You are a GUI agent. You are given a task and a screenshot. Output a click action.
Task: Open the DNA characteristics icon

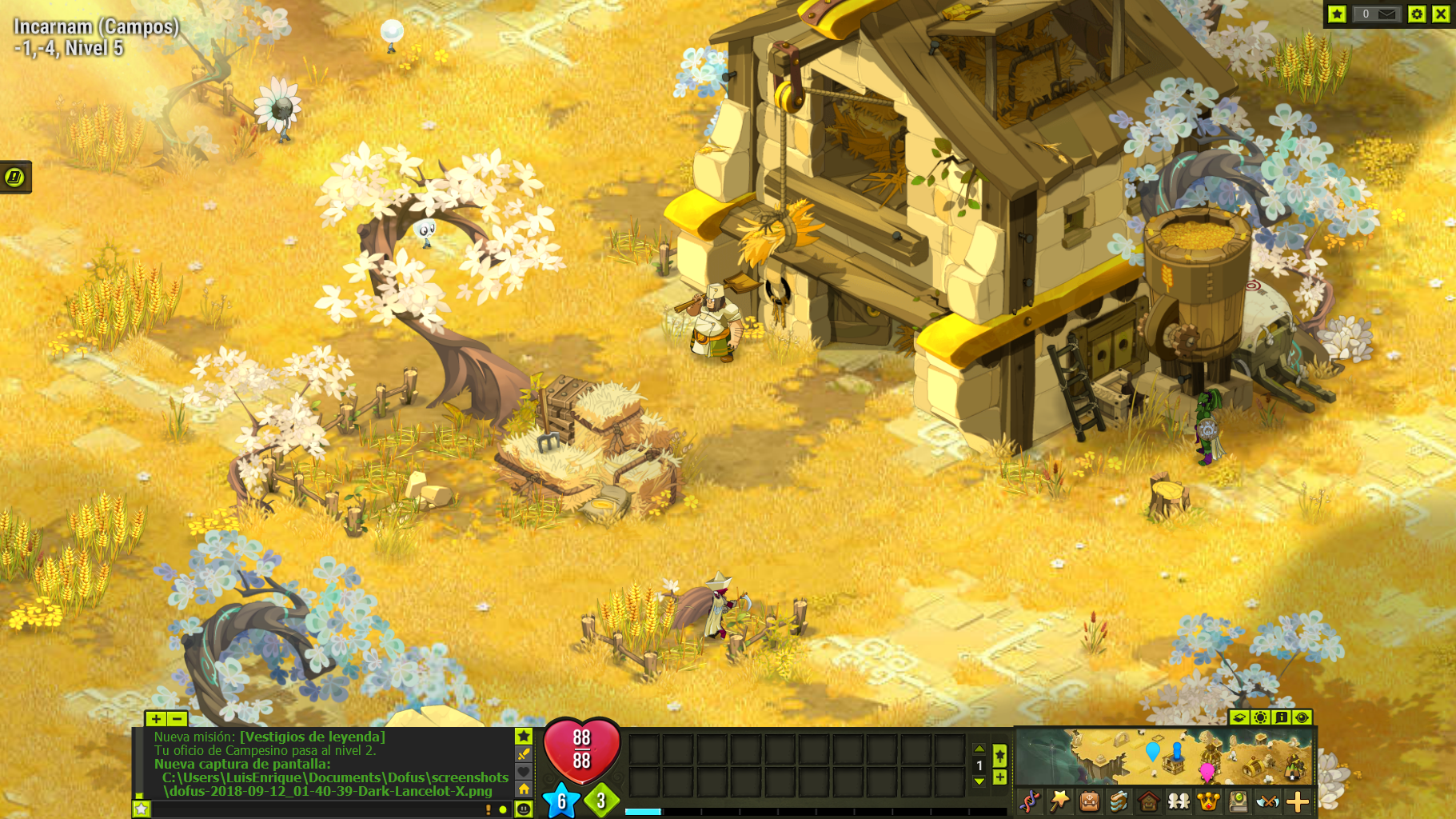[1030, 801]
